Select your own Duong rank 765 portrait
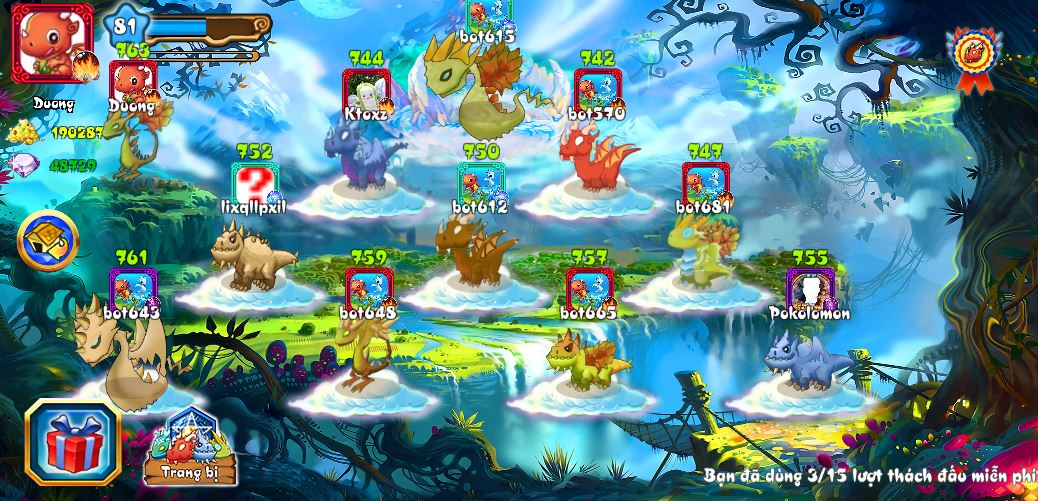 click(133, 82)
